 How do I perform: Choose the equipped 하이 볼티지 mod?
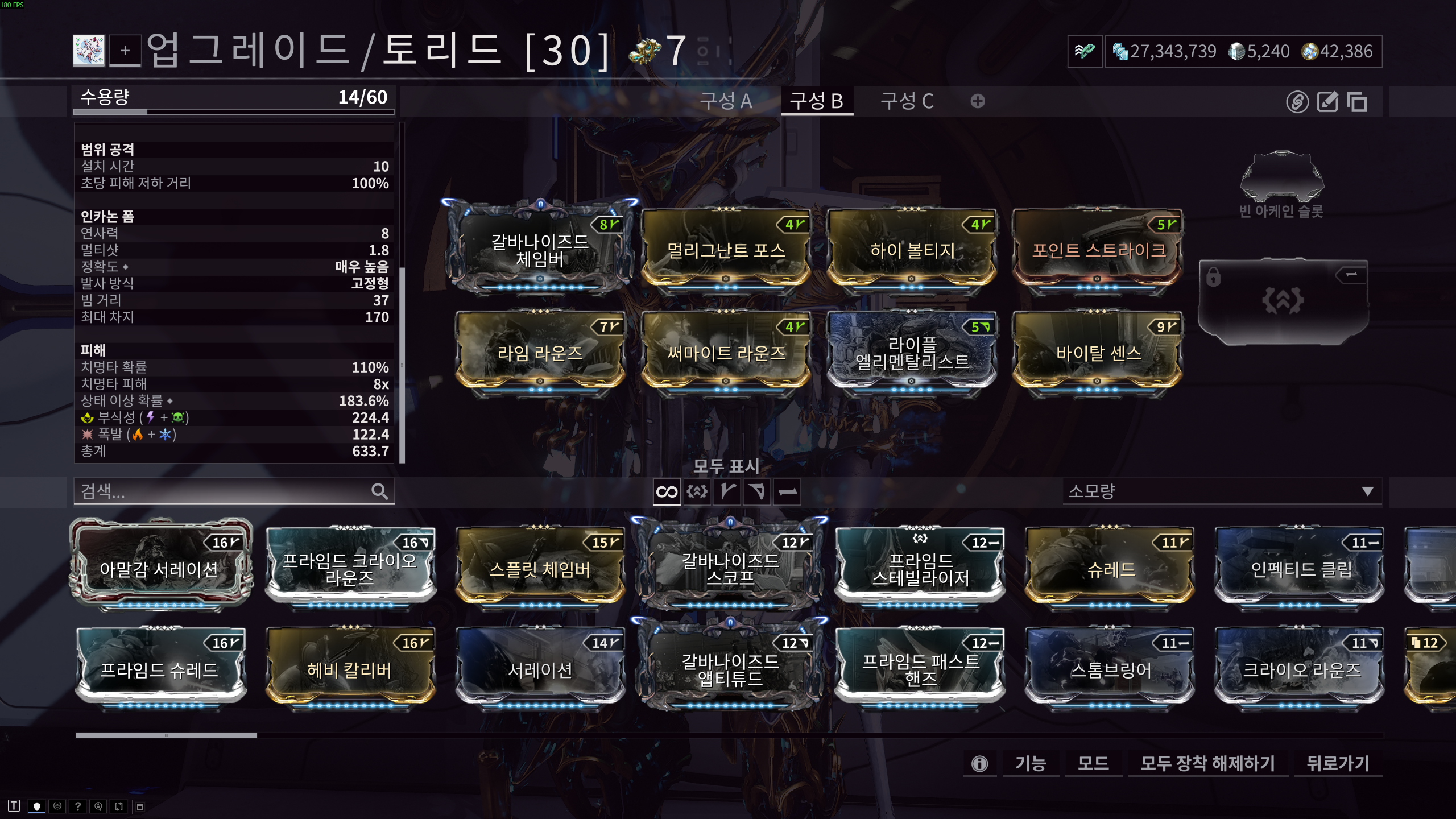point(912,250)
